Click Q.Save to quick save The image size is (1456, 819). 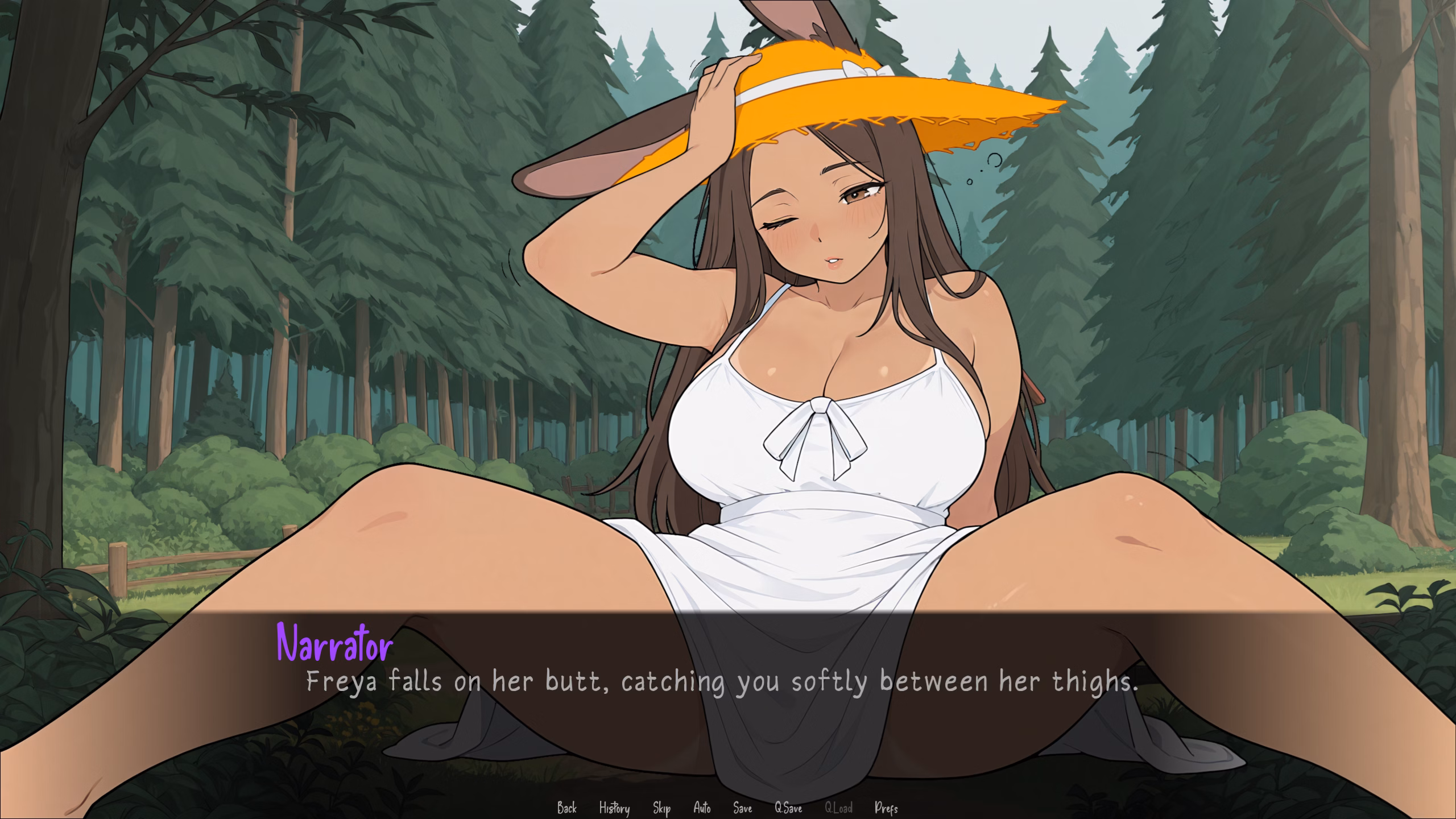click(x=788, y=808)
